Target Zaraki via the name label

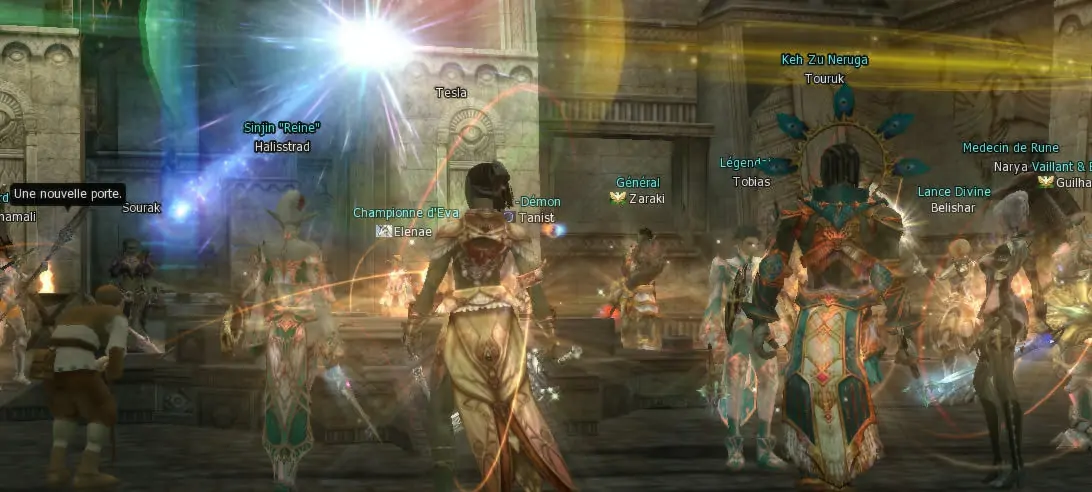[646, 199]
